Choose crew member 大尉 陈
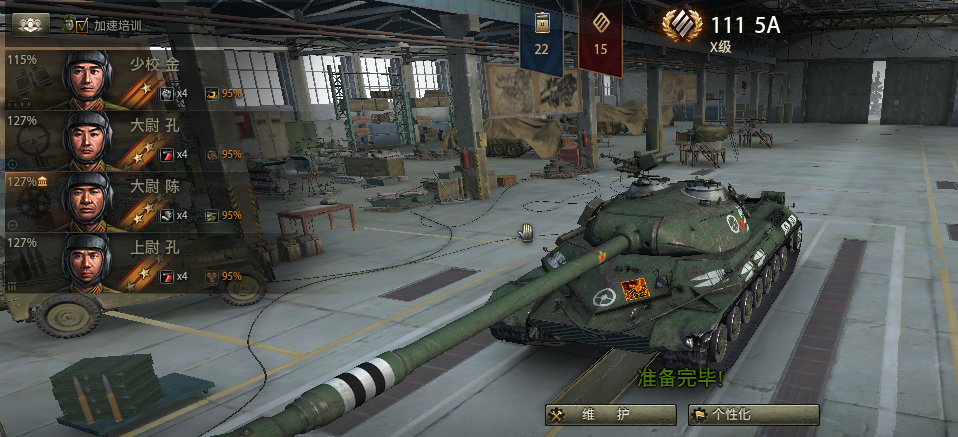 point(130,200)
